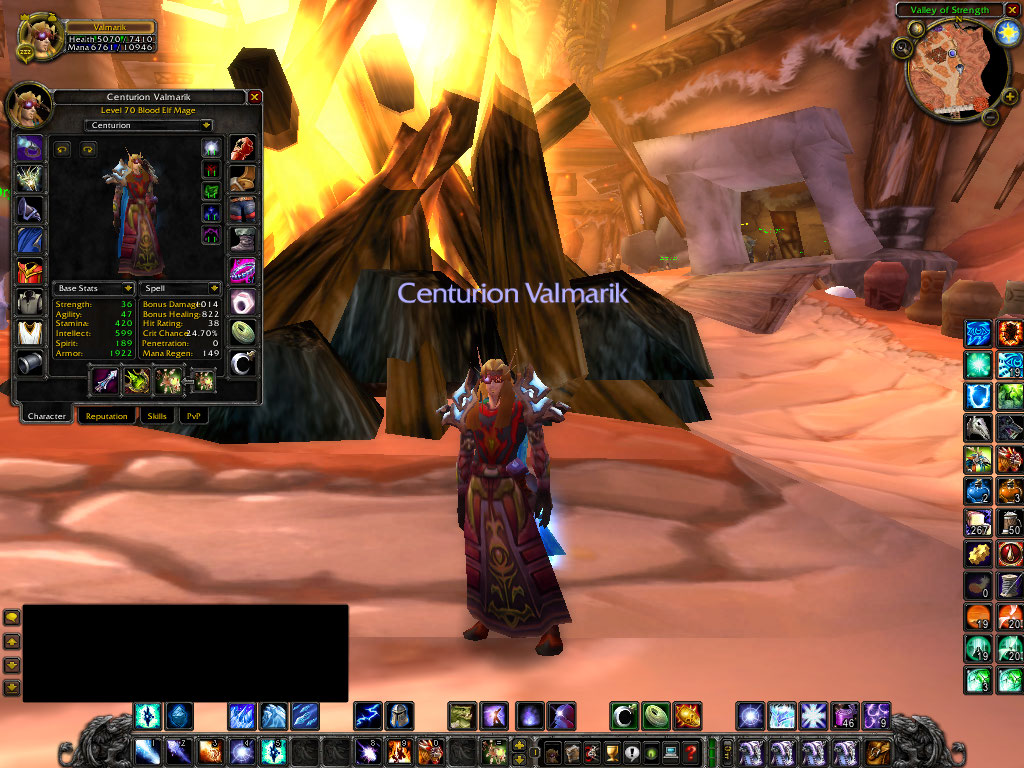Show the PvP tab

coord(191,416)
